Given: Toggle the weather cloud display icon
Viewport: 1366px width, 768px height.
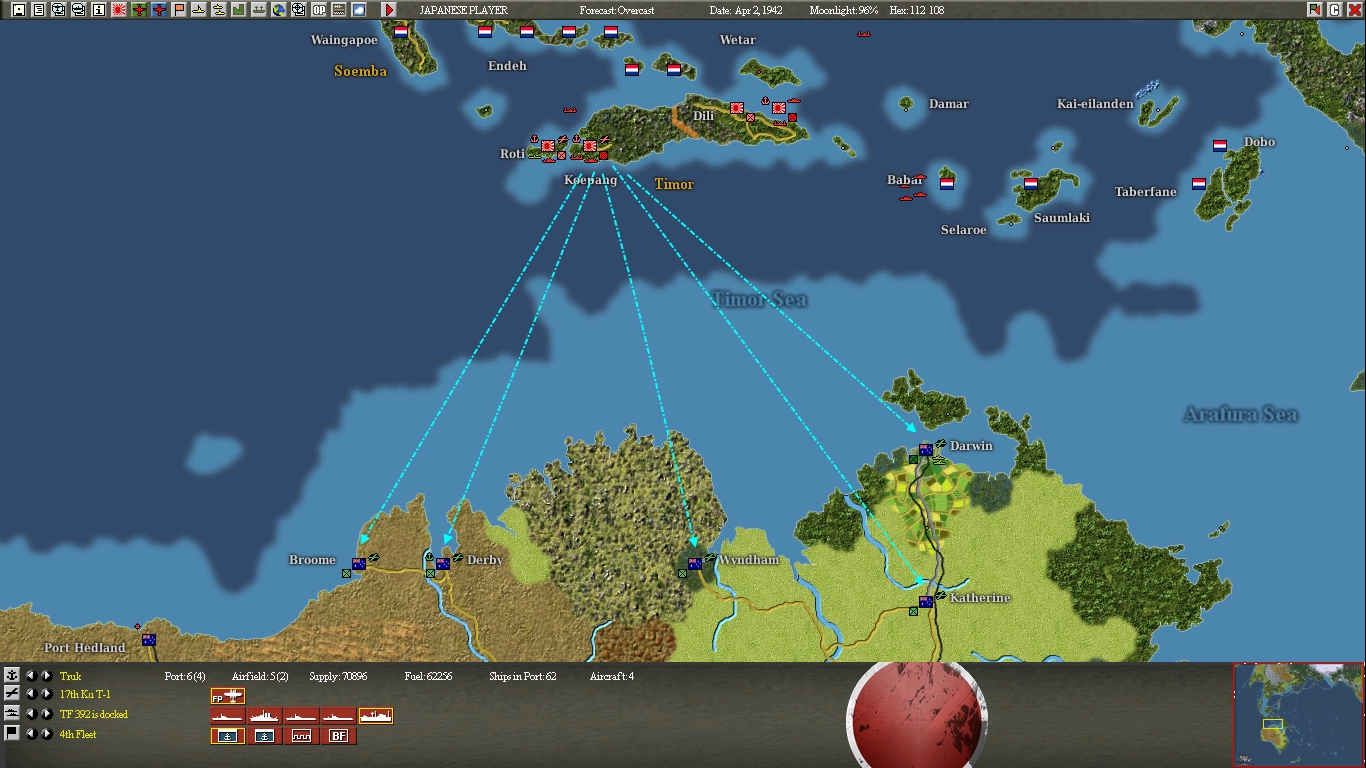Looking at the screenshot, I should (357, 10).
